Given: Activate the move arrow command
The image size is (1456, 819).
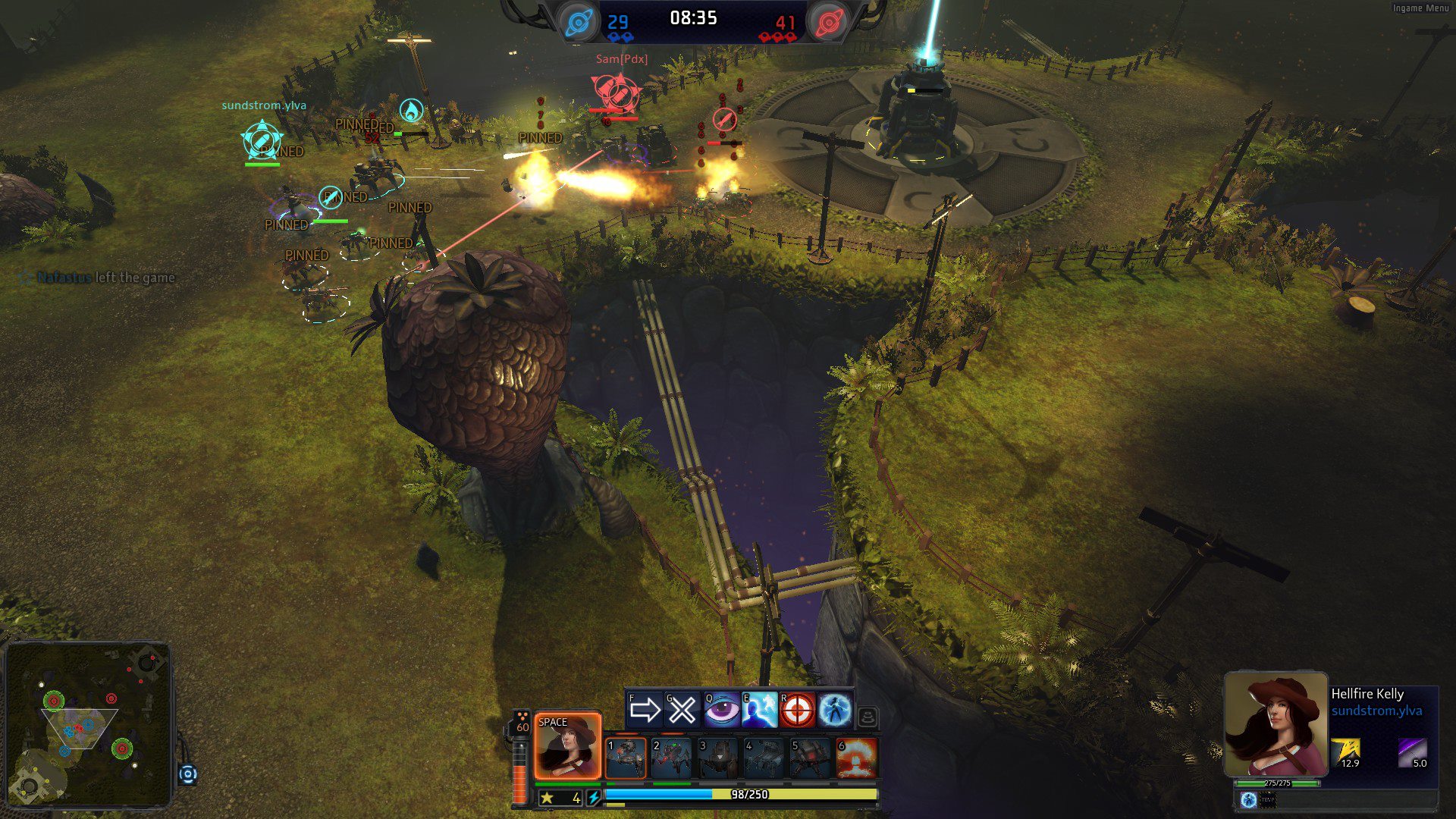Looking at the screenshot, I should (x=645, y=710).
